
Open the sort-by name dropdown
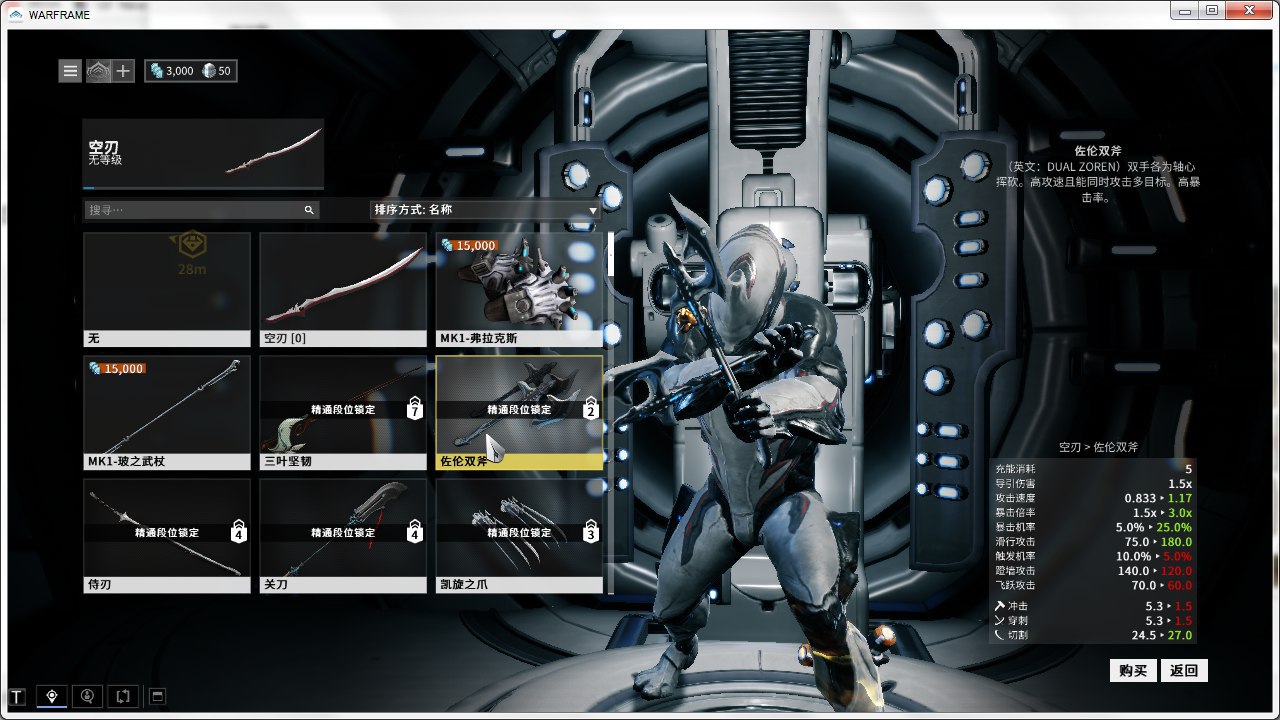coord(485,210)
